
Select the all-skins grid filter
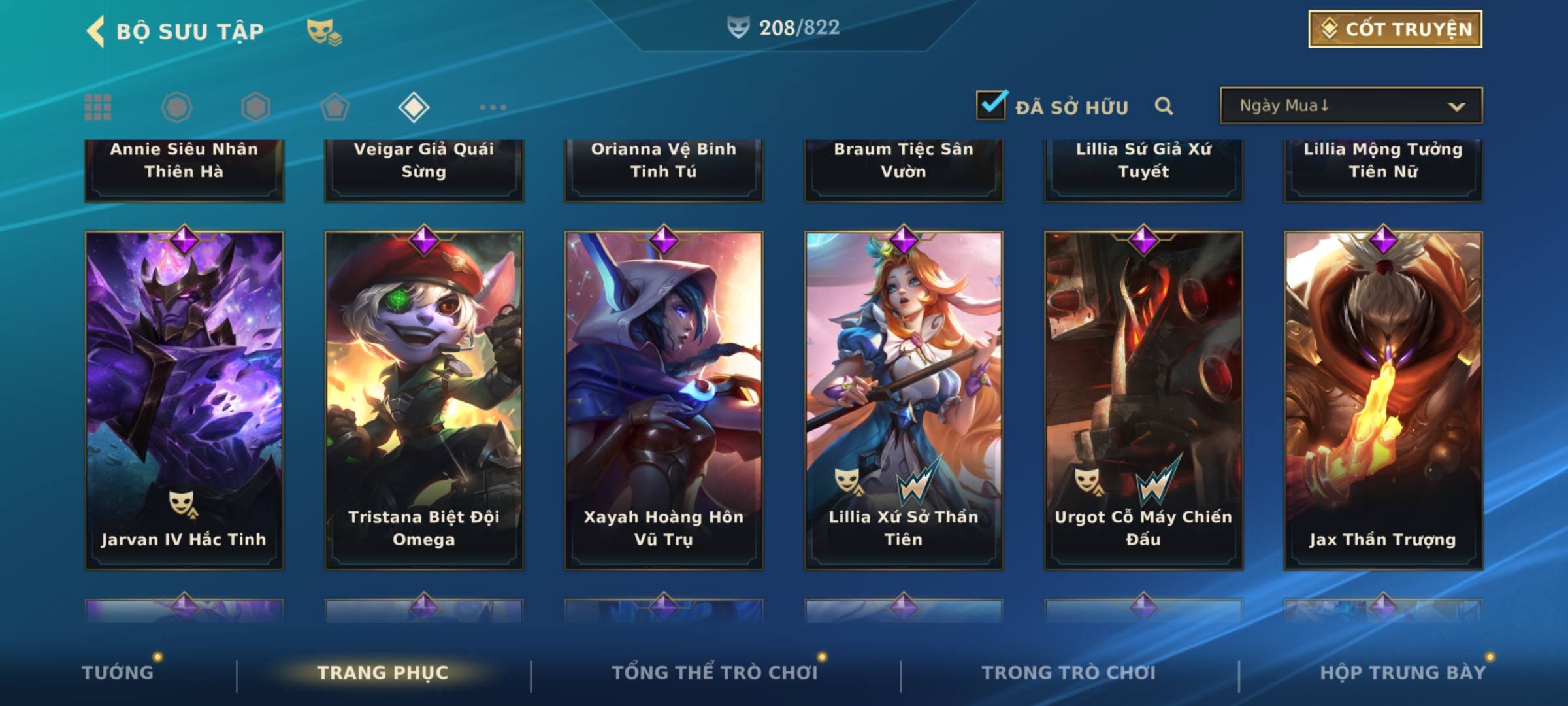98,107
